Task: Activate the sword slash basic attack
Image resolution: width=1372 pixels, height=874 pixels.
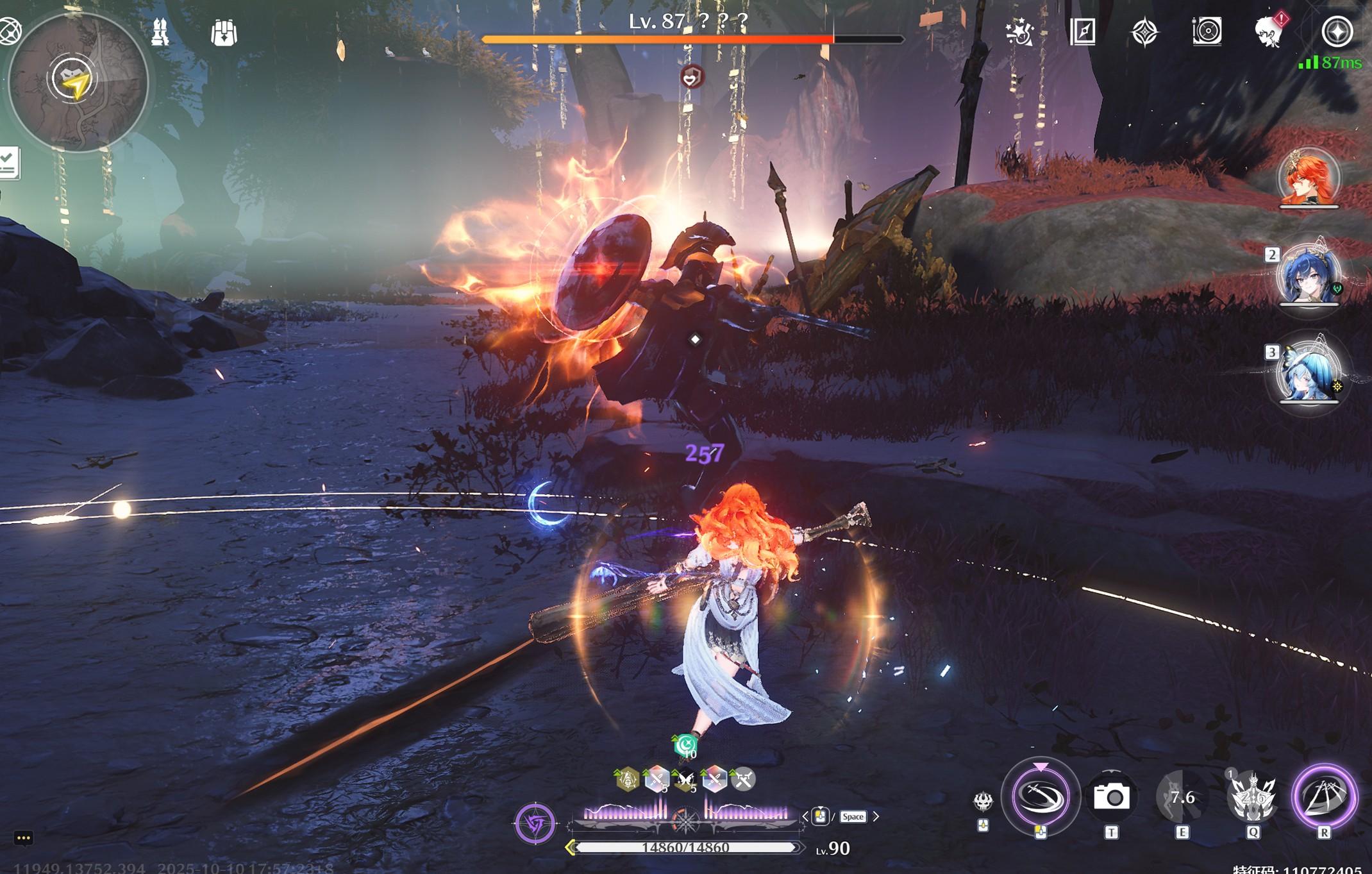Action: point(1041,796)
